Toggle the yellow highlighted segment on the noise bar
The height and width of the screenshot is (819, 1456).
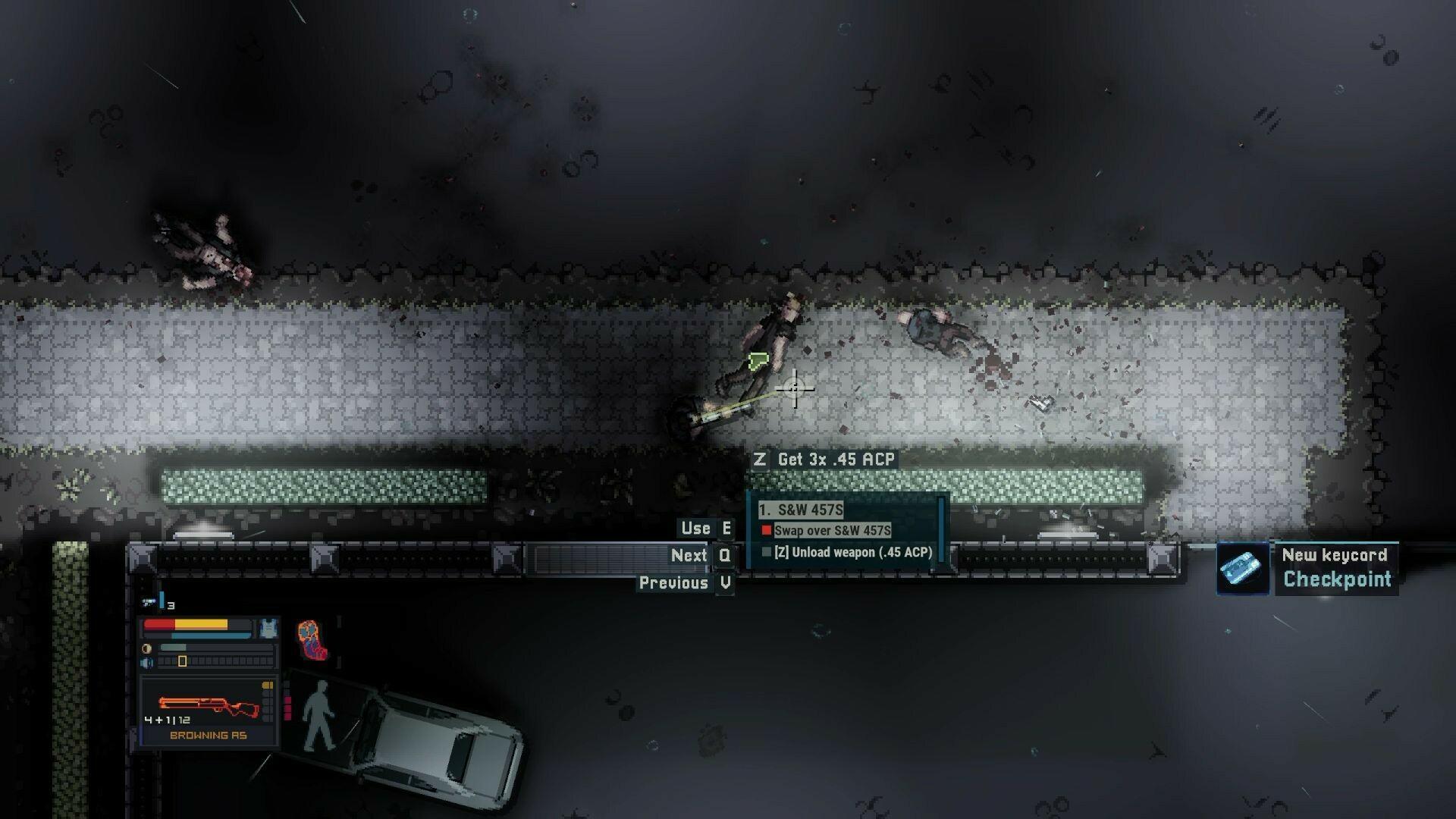(183, 662)
